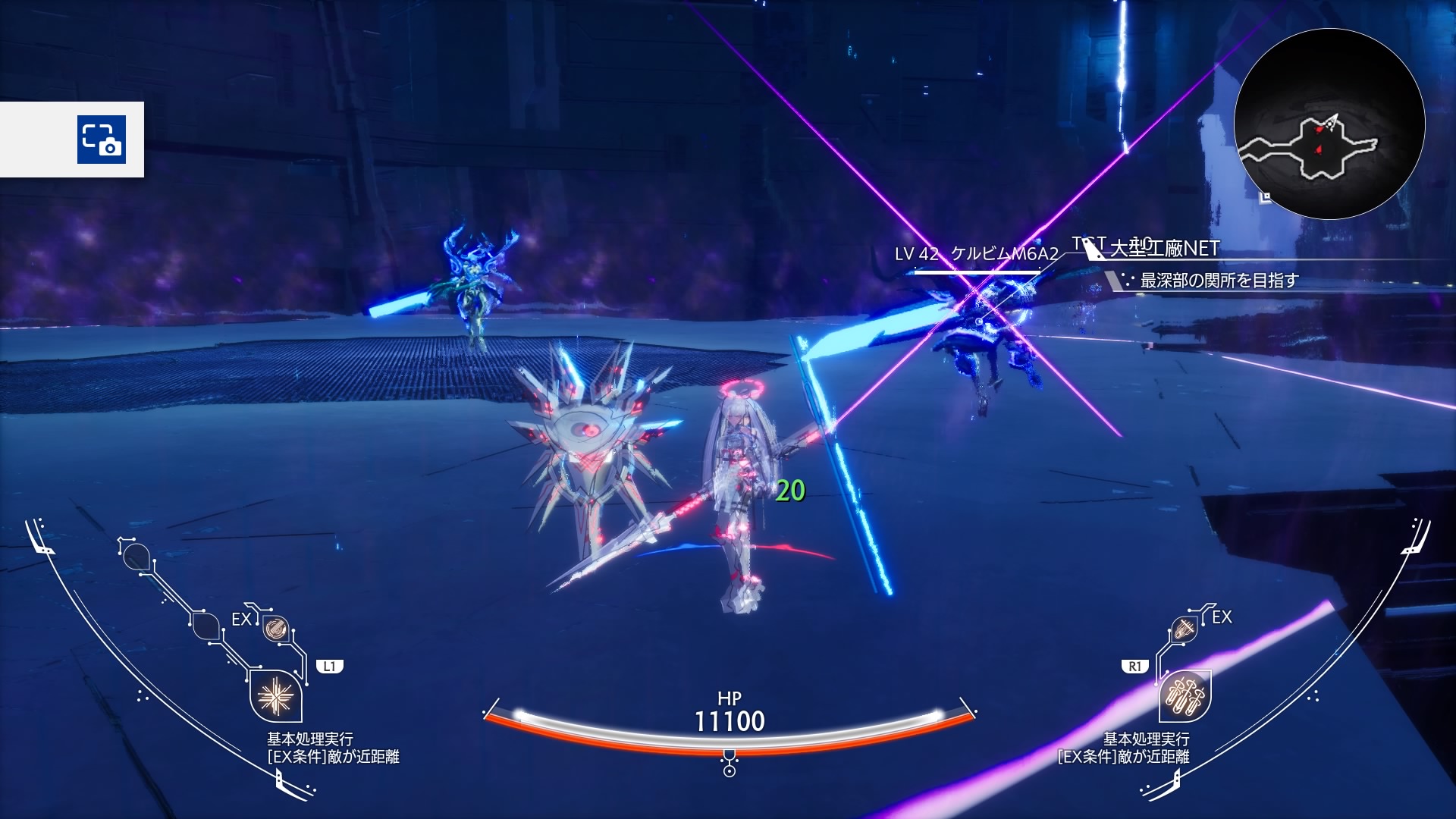
Task: Select the left weapon starburst skill icon
Action: pos(276,696)
